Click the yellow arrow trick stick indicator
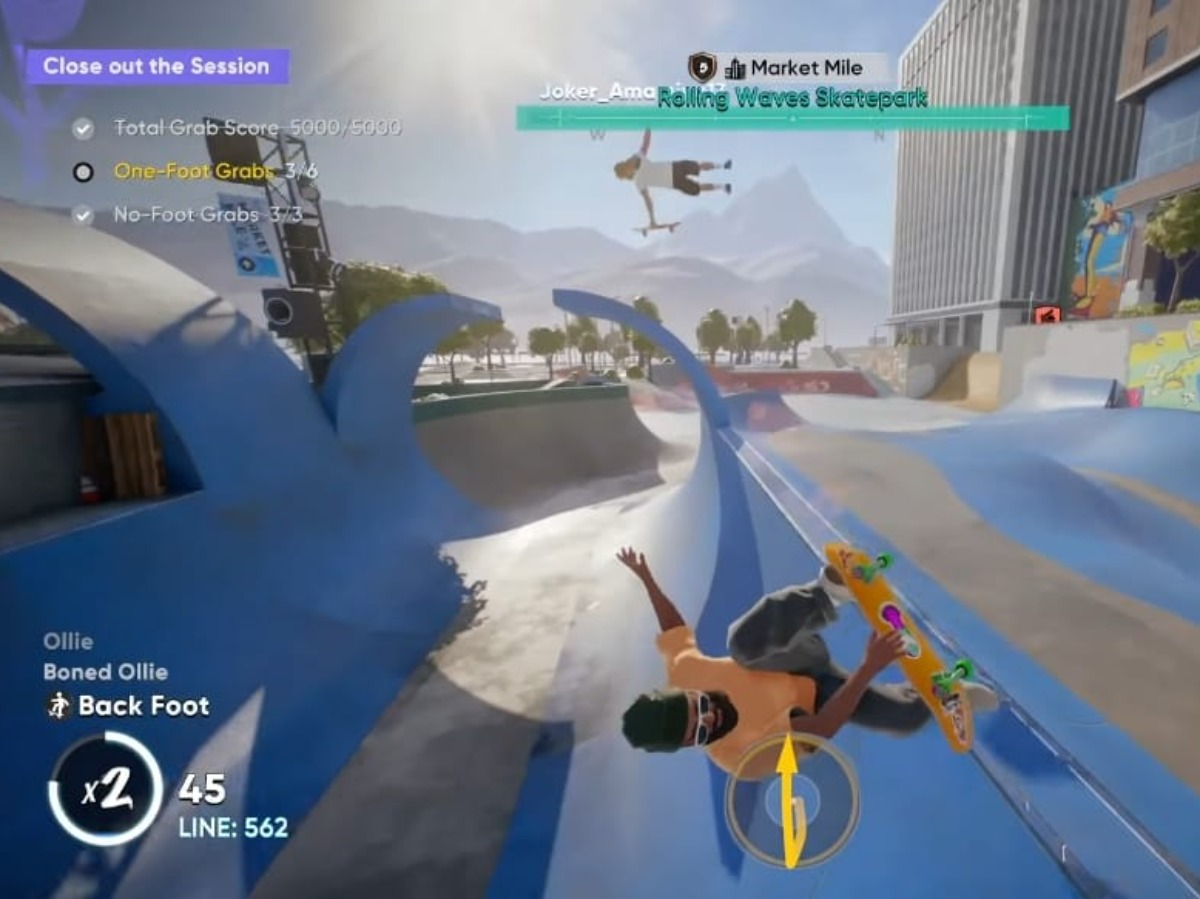Screen dimensions: 1200x899 [791, 799]
